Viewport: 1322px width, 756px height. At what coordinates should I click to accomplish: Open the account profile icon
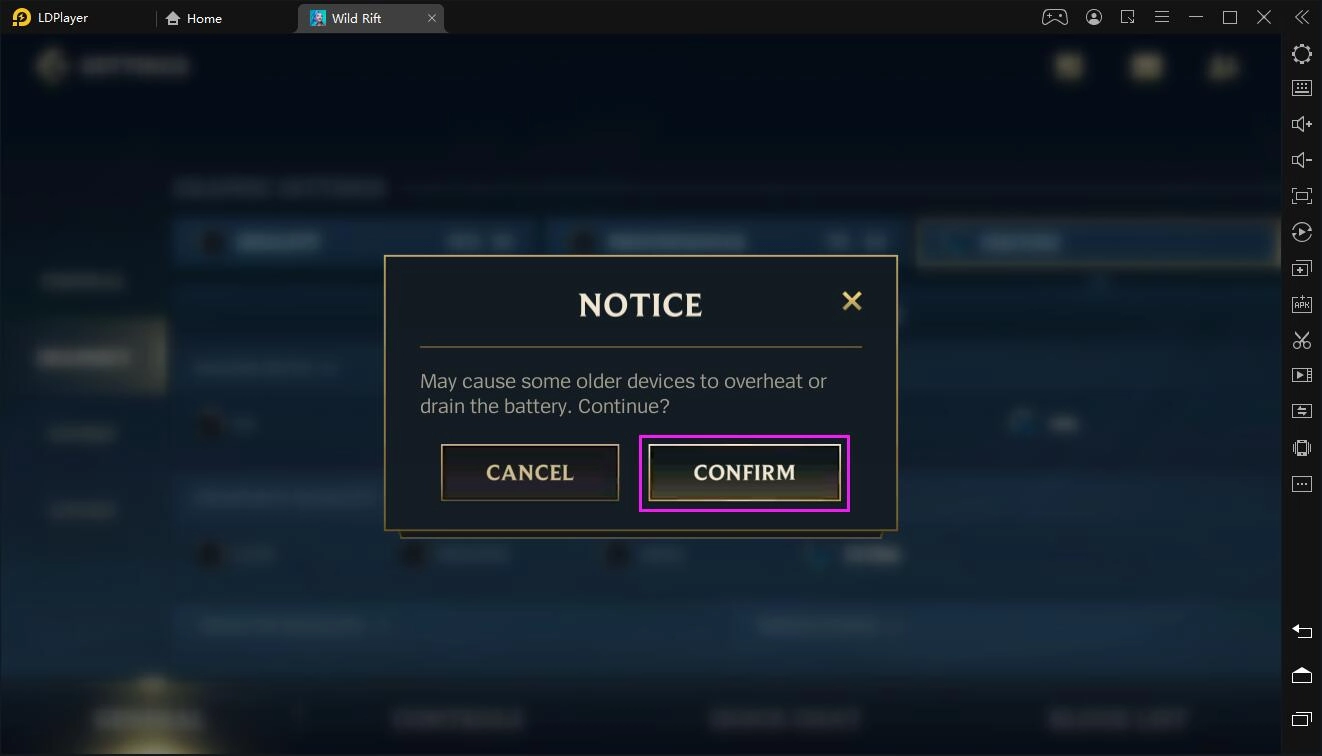1093,16
